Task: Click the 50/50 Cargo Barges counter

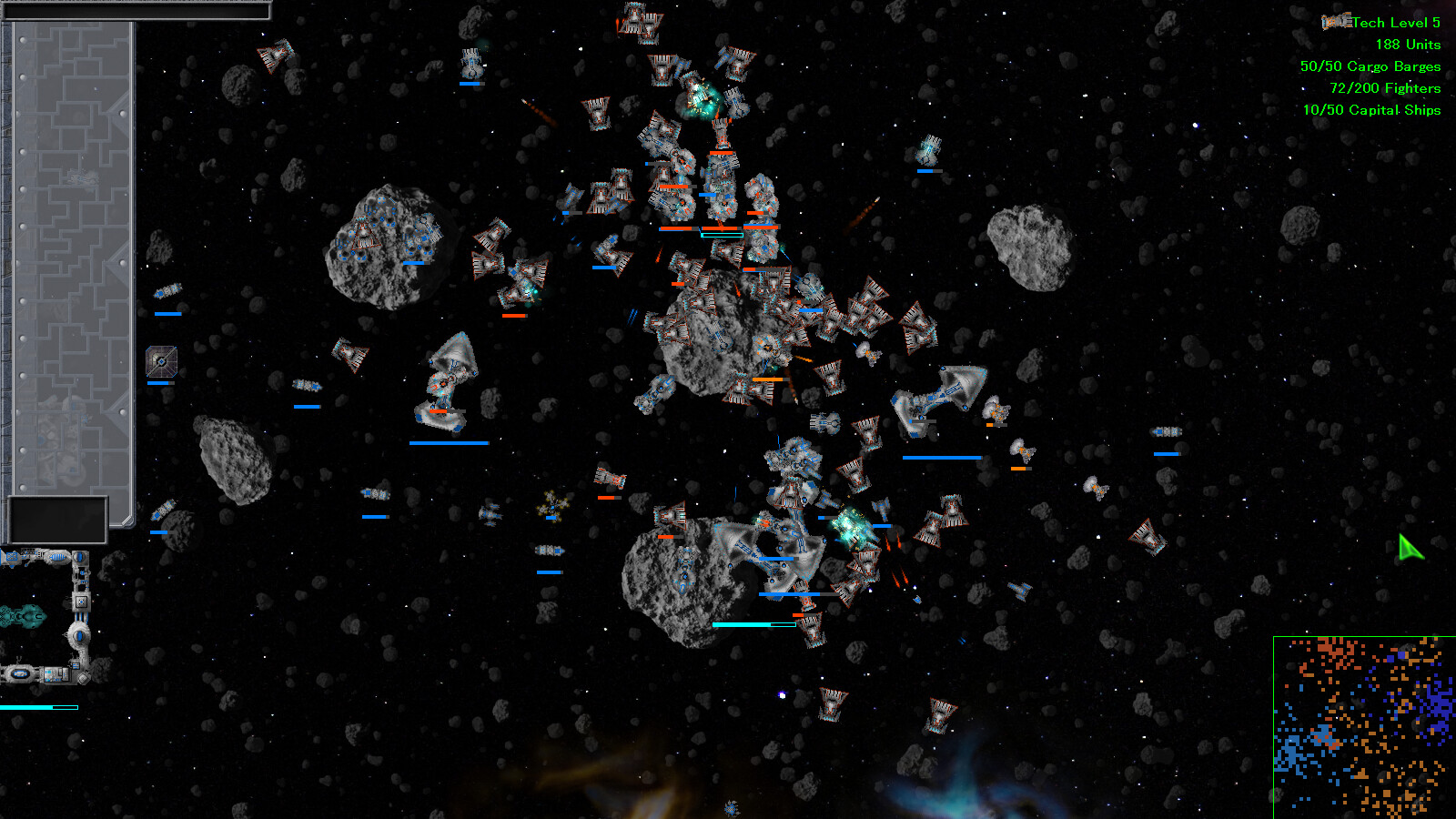Action: coord(1370,66)
